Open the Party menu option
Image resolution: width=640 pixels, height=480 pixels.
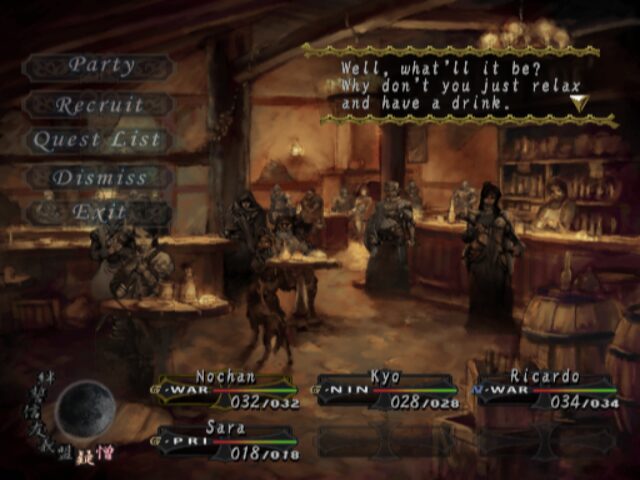[100, 66]
